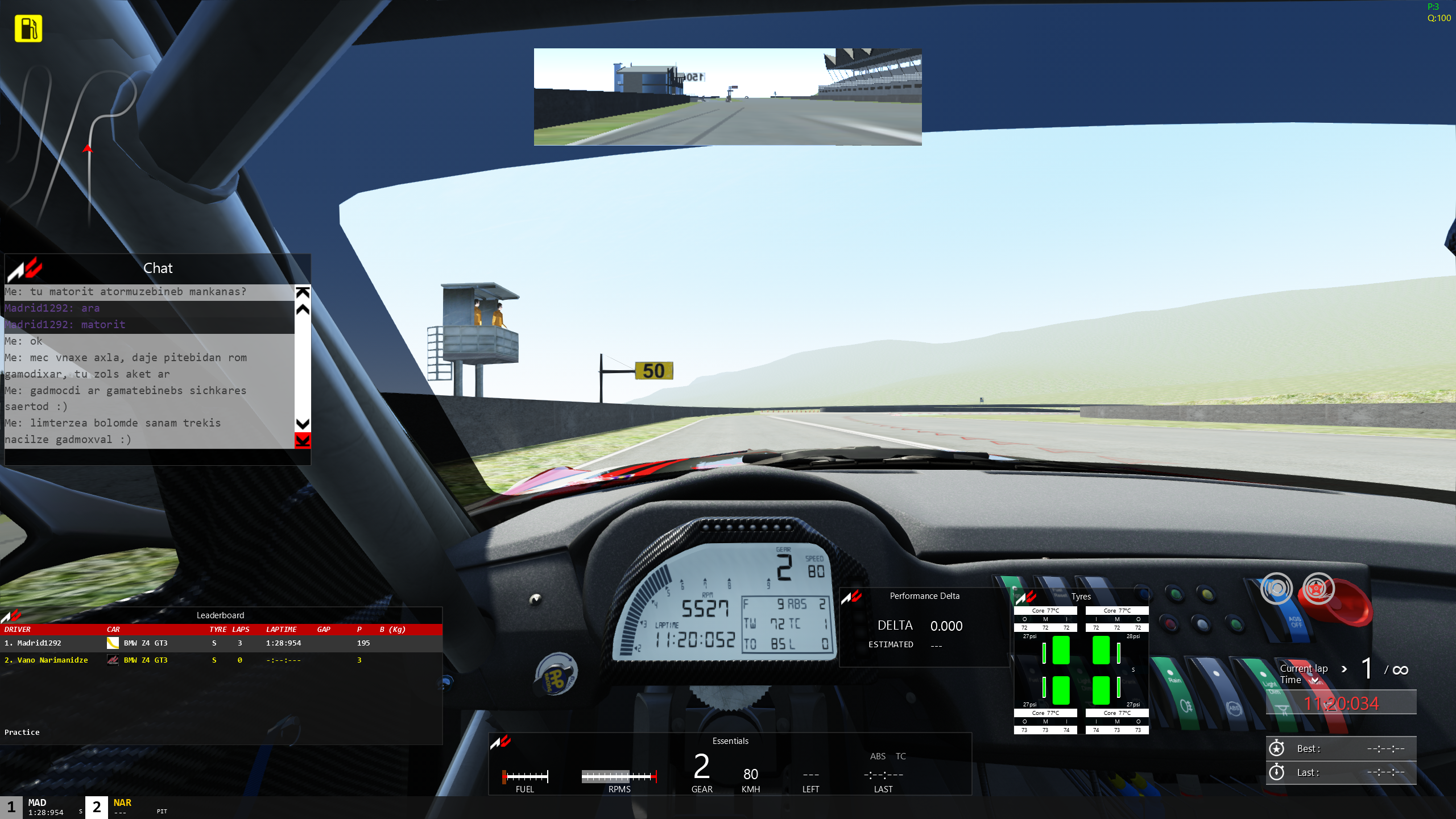The height and width of the screenshot is (819, 1456).
Task: Click the Last lap time row
Action: point(1341,772)
